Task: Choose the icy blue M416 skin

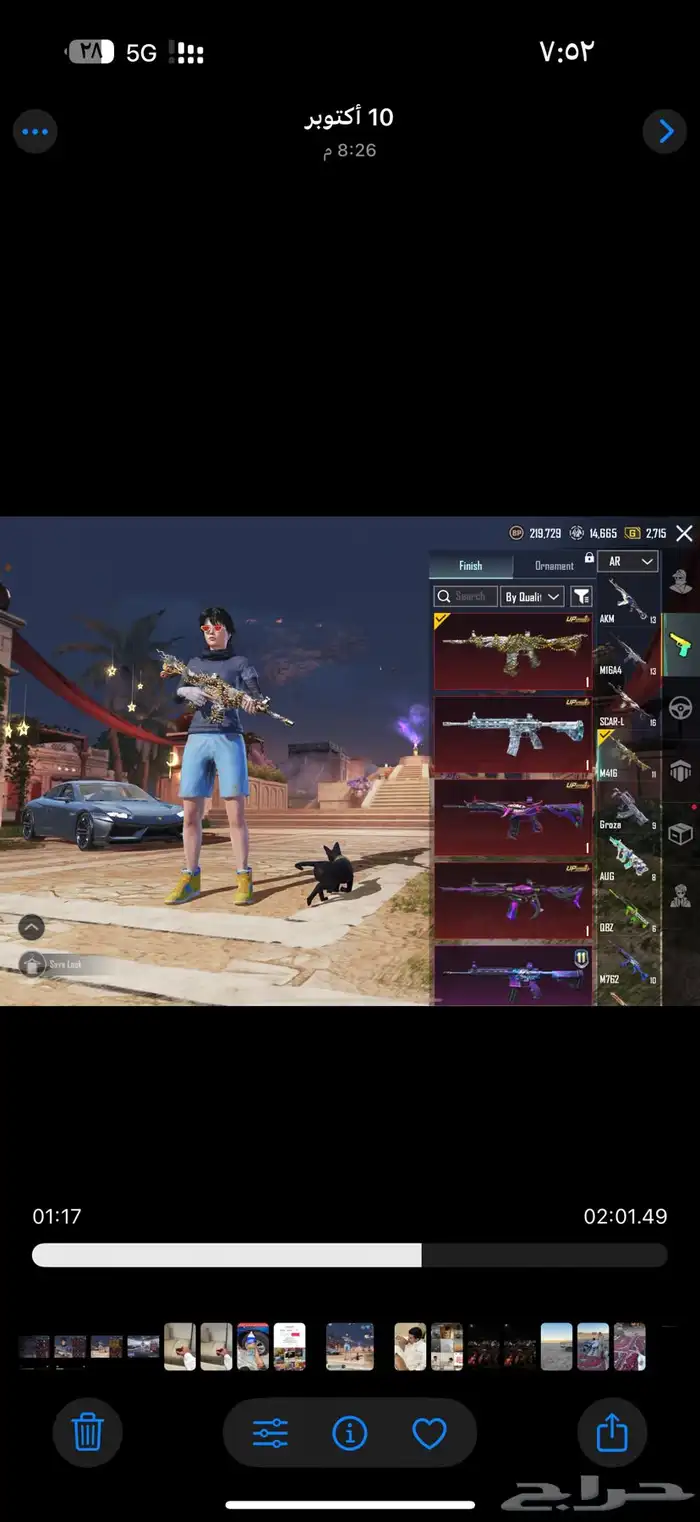Action: [513, 735]
